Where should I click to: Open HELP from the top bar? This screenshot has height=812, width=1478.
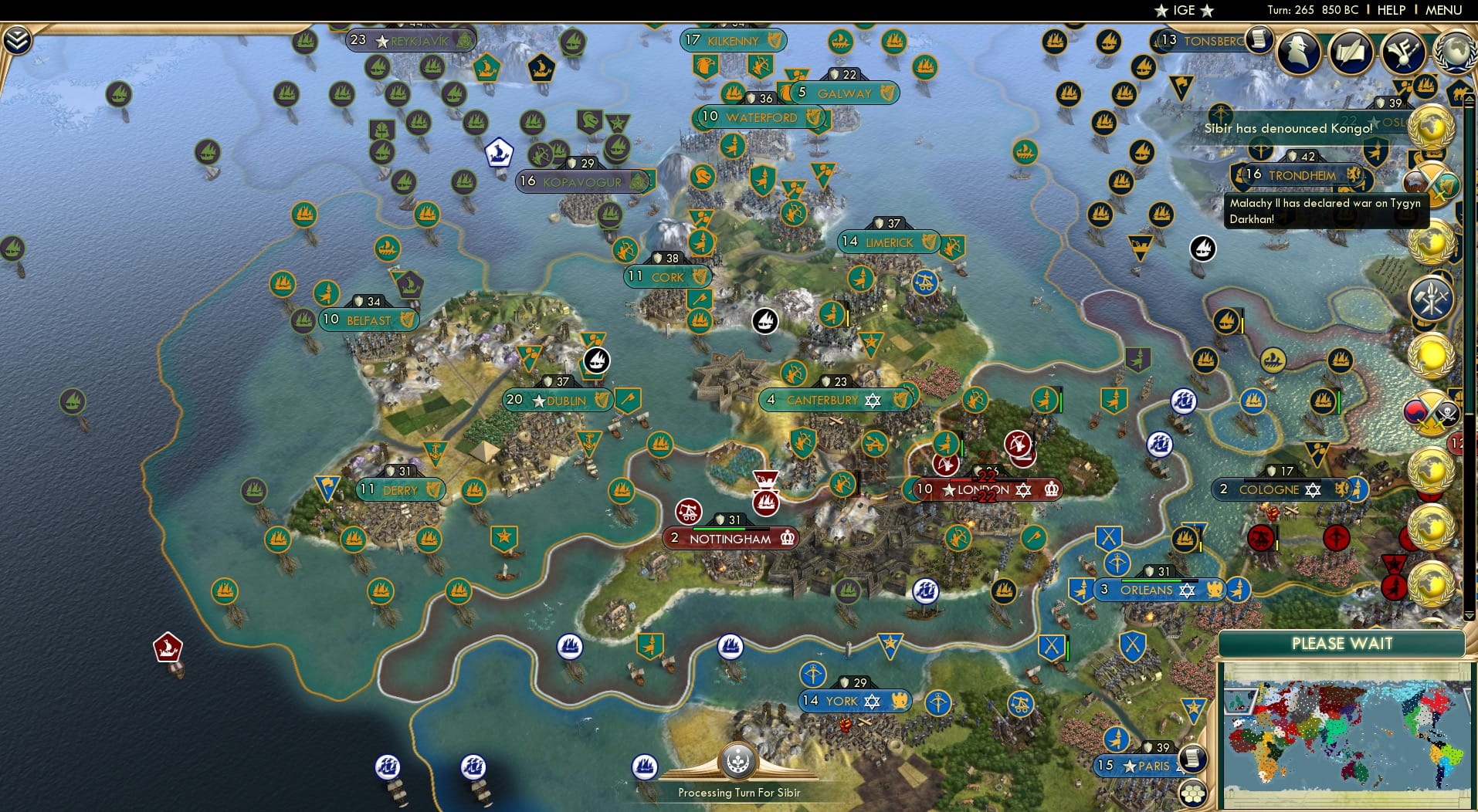coord(1390,10)
